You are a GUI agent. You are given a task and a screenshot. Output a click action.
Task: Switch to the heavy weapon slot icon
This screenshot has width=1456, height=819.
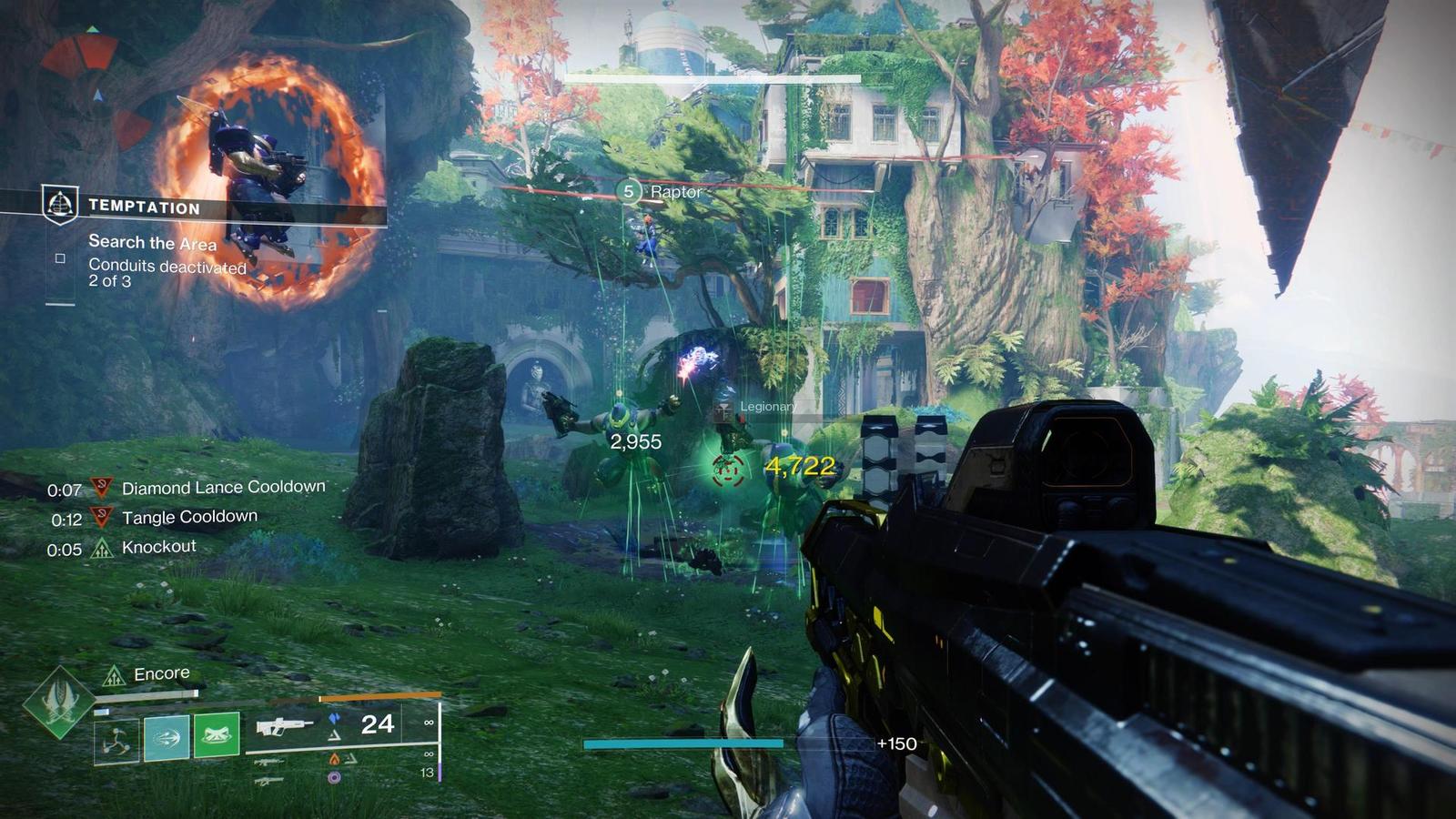(x=269, y=781)
